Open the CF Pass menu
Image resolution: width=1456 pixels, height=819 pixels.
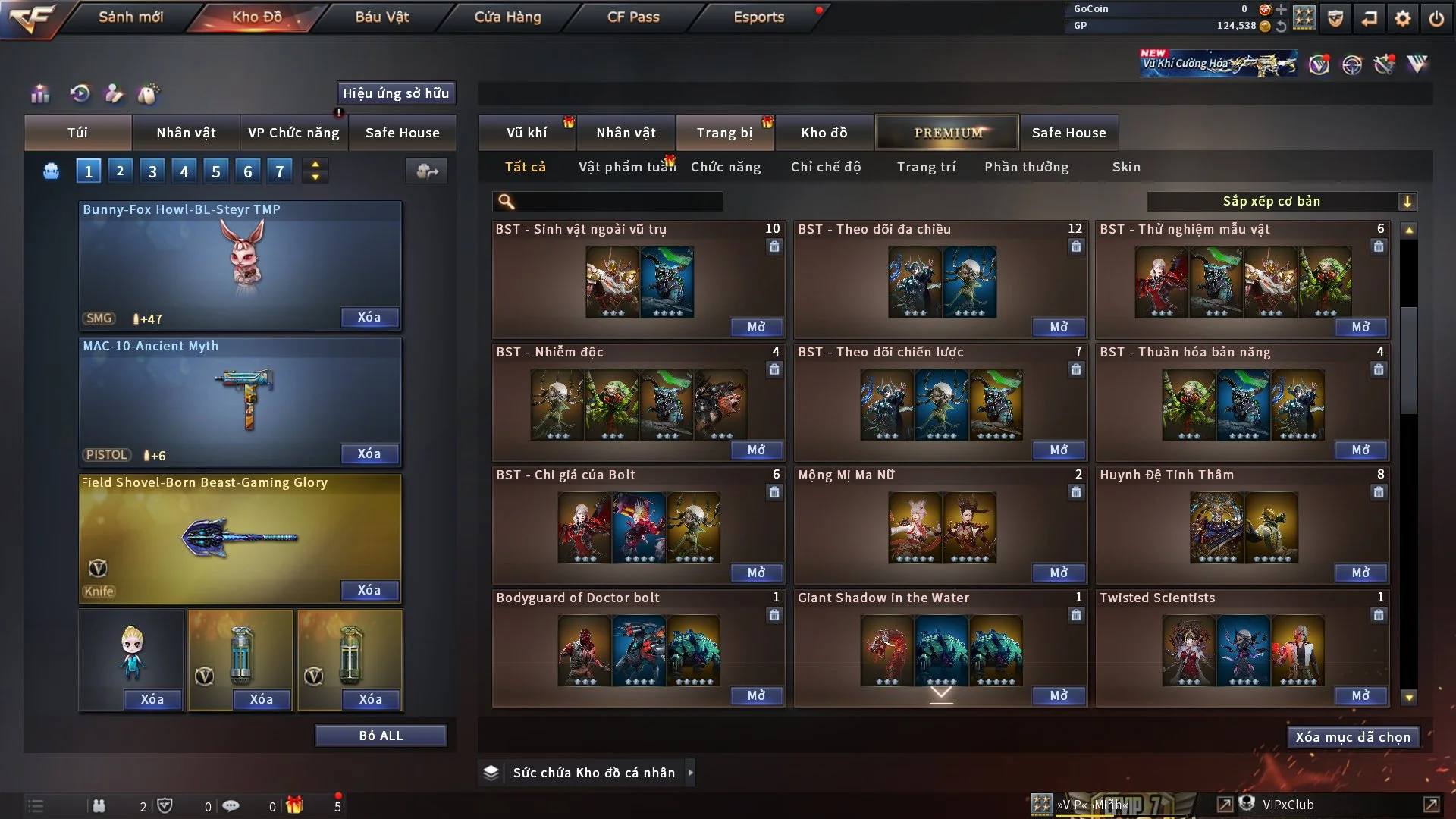point(633,17)
